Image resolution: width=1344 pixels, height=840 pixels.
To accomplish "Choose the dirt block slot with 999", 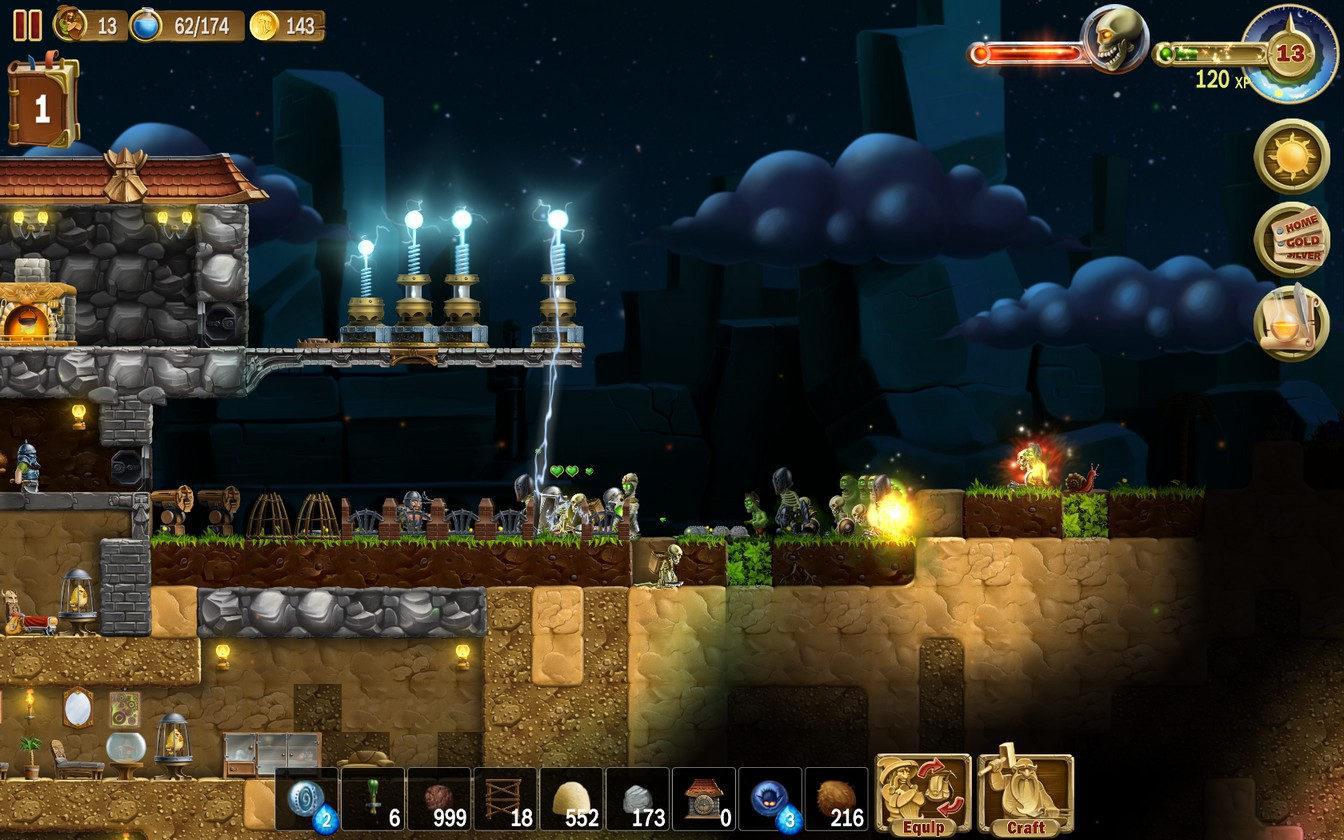I will [x=439, y=799].
